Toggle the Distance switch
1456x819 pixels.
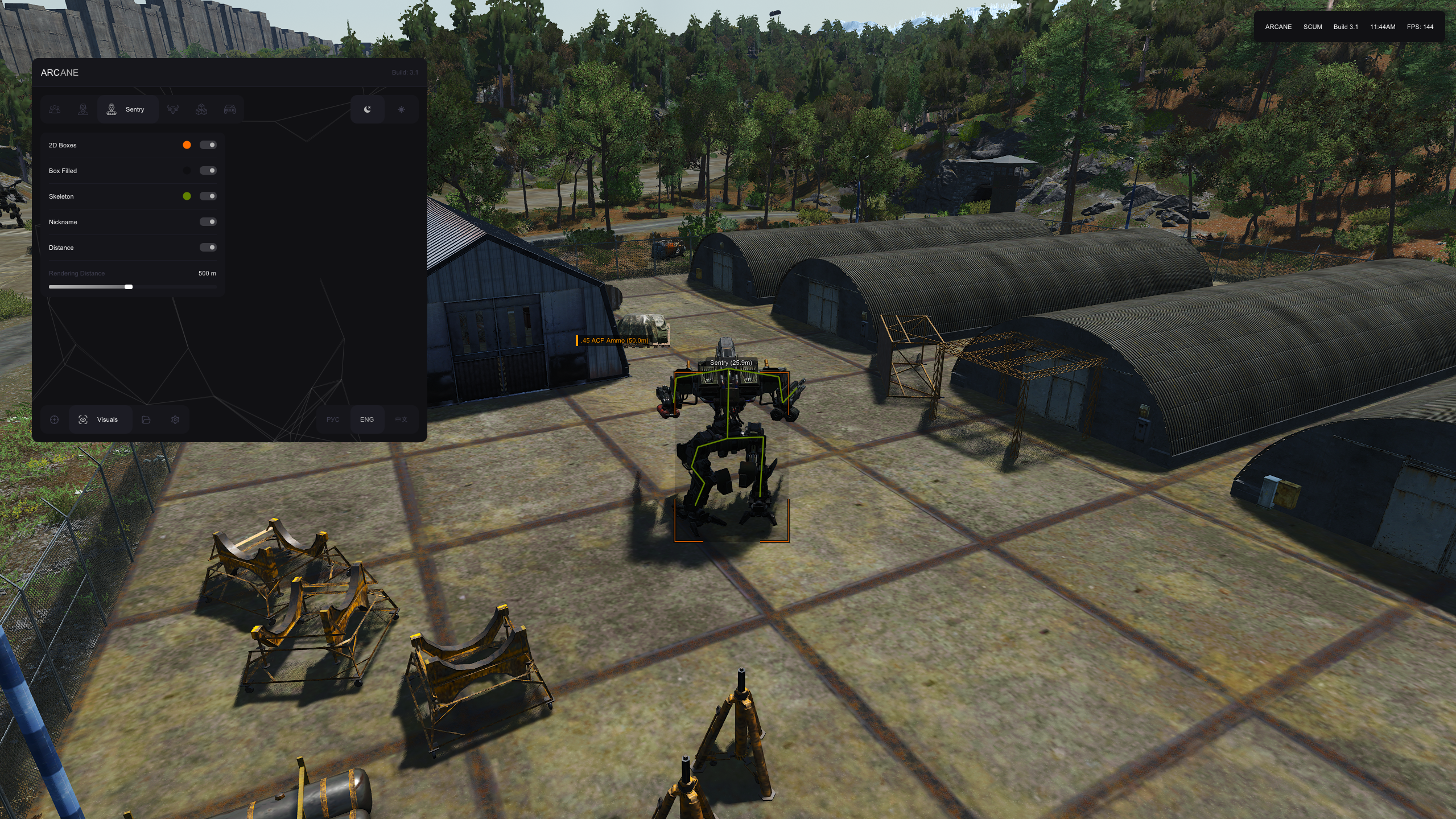(208, 248)
